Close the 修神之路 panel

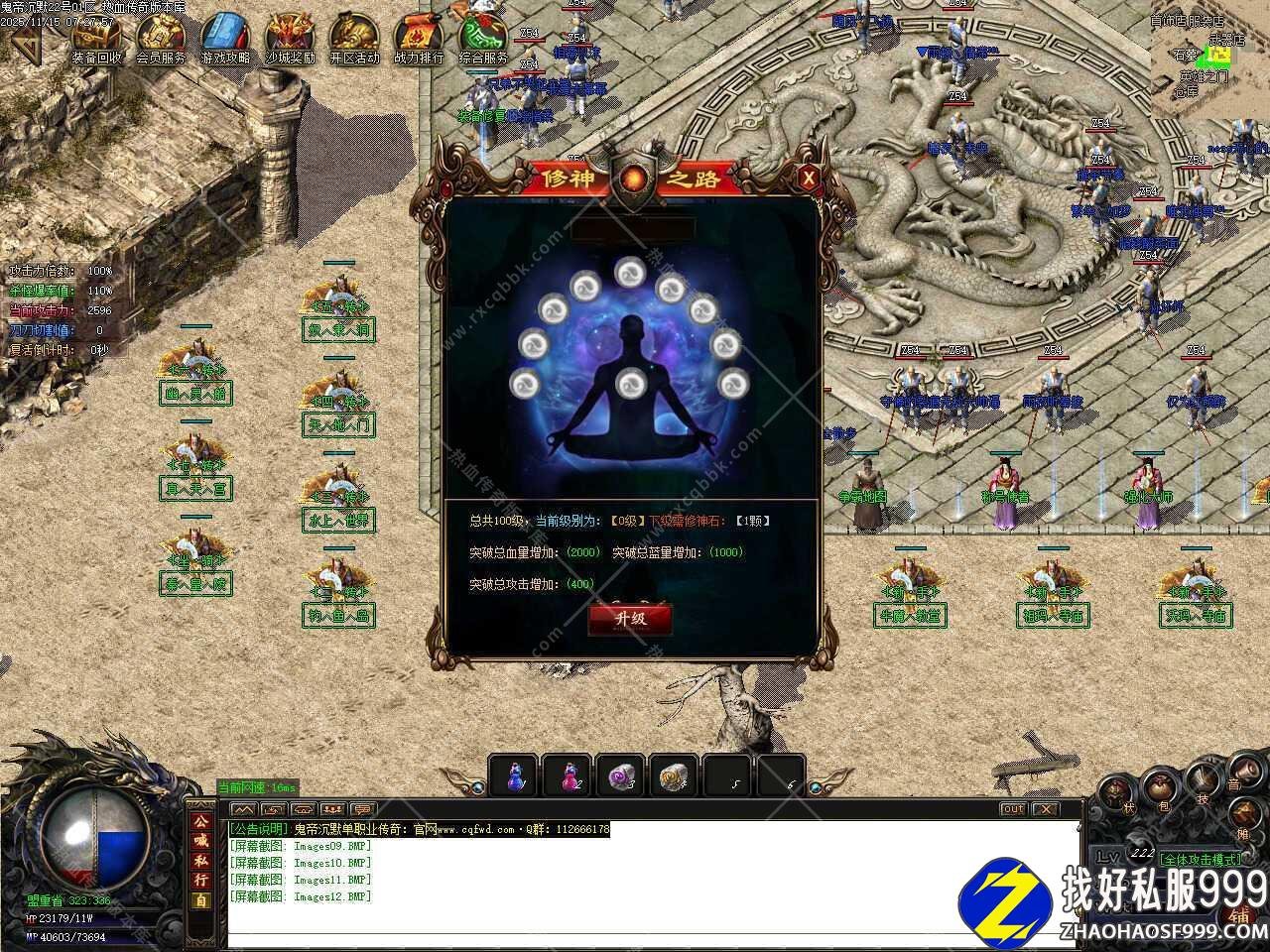[x=809, y=178]
